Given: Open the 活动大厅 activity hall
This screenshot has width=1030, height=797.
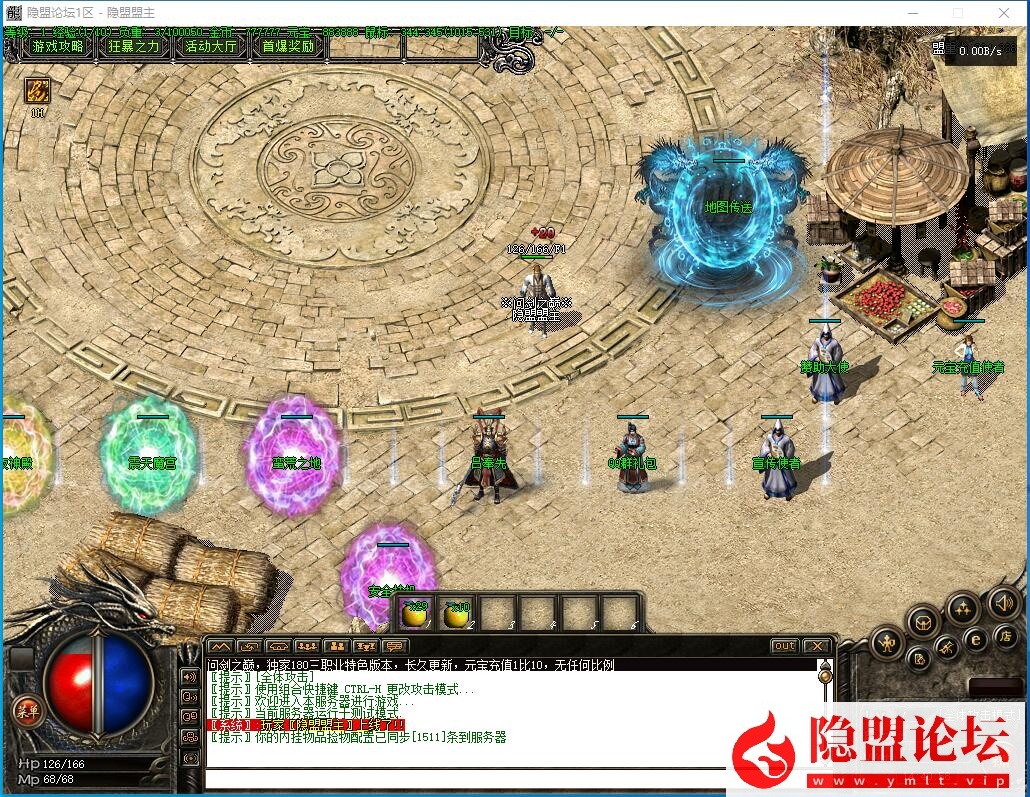Looking at the screenshot, I should (x=211, y=46).
